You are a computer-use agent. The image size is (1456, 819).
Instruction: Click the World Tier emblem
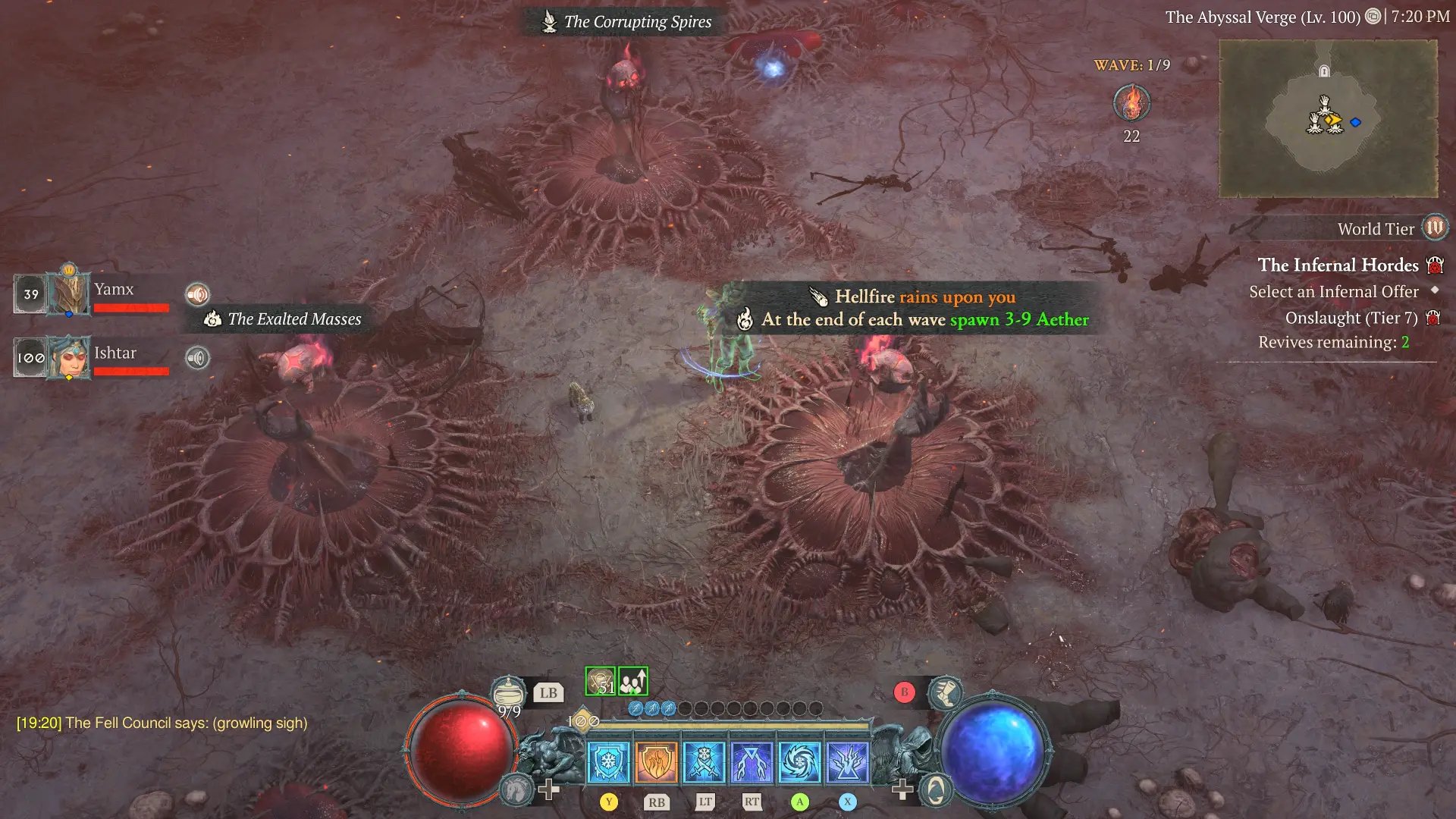[x=1435, y=227]
